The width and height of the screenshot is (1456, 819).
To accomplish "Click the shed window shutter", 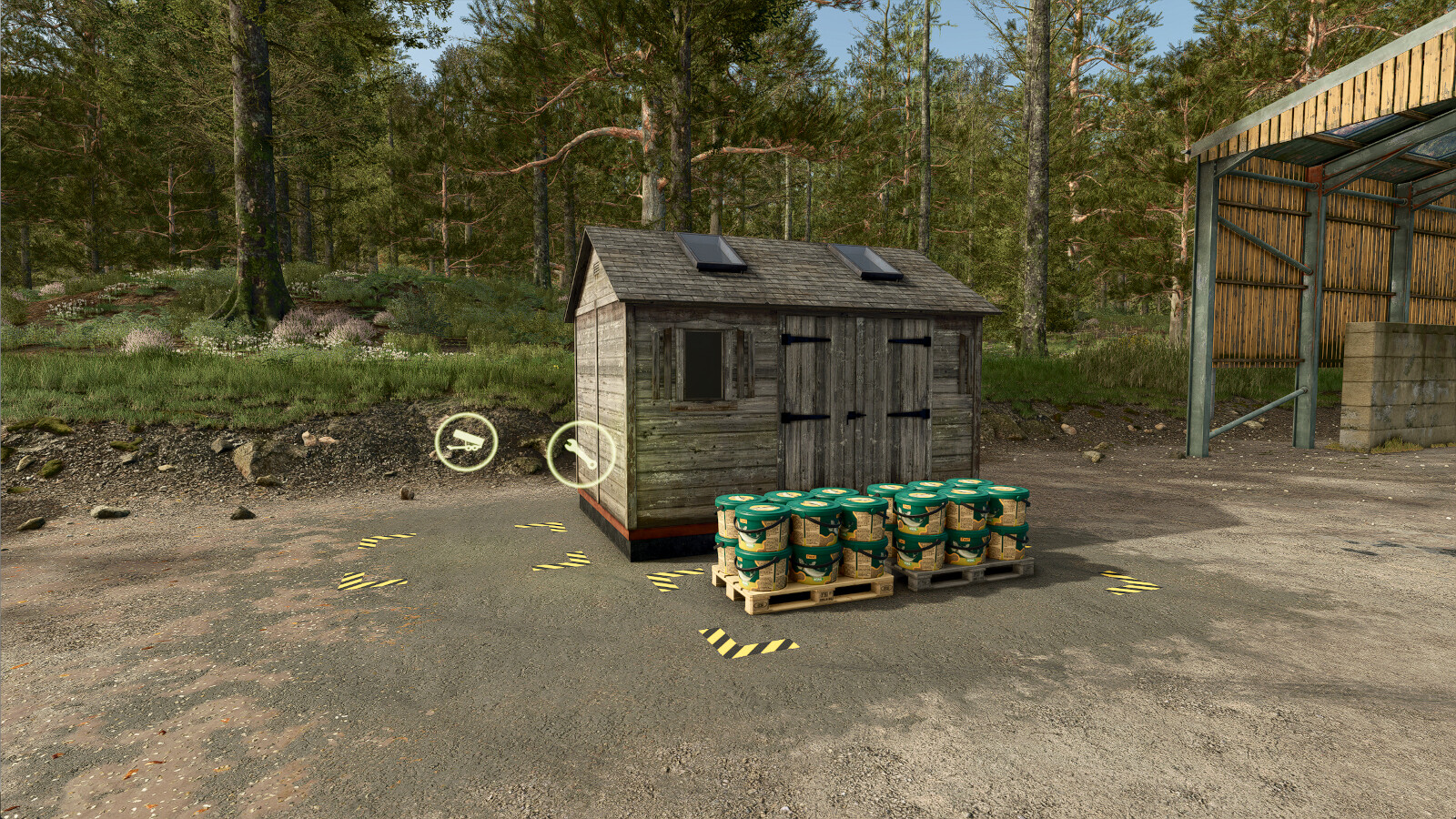I will (x=701, y=364).
